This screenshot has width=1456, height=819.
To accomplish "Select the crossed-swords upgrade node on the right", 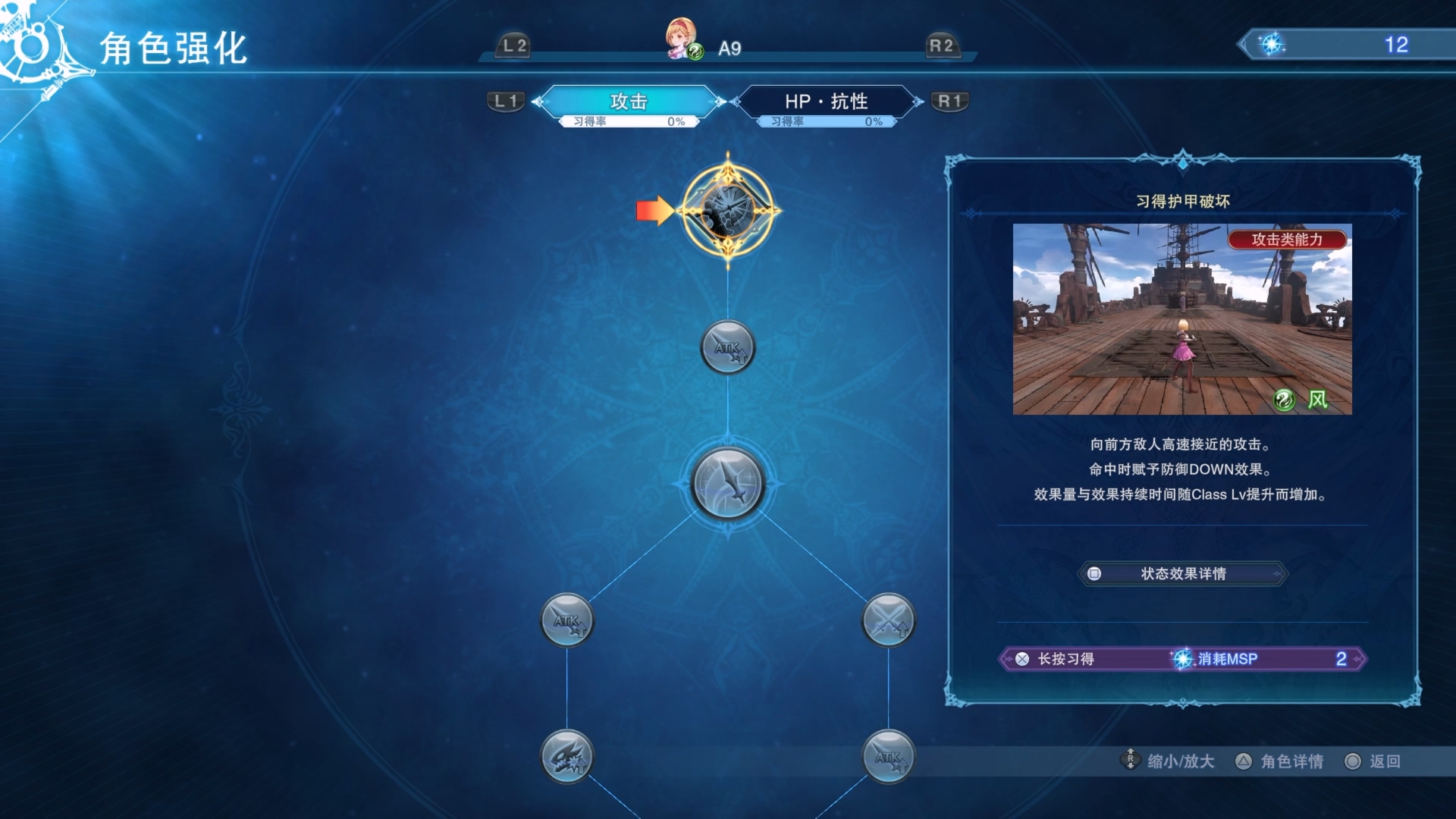I will click(x=889, y=620).
